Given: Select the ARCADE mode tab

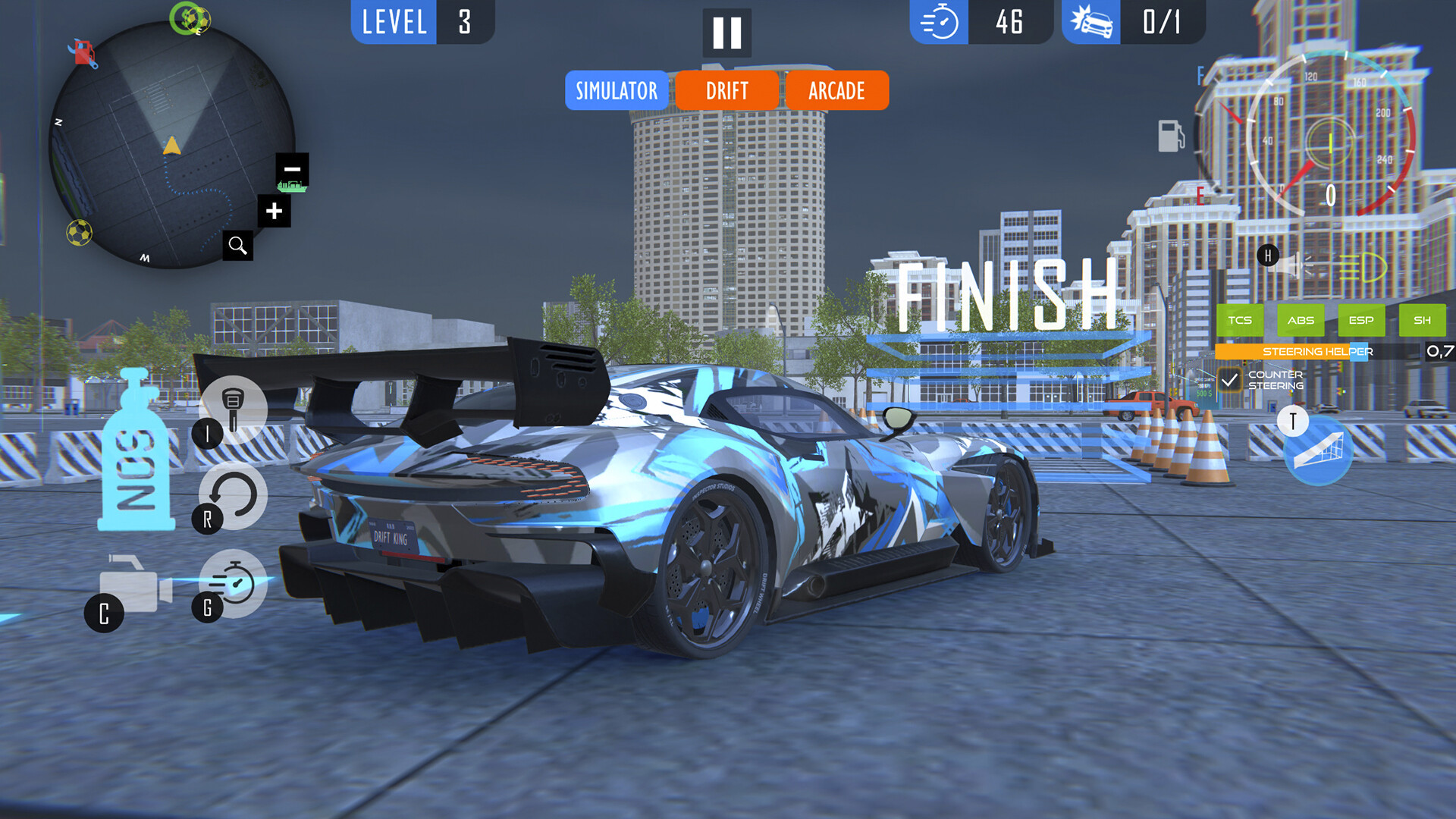Looking at the screenshot, I should click(x=836, y=91).
